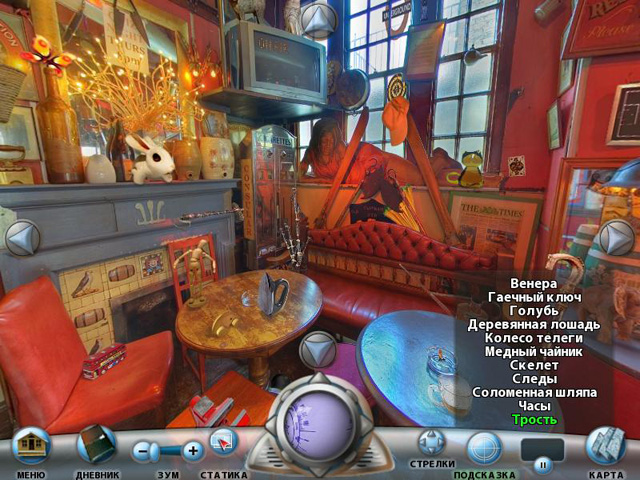Click the up navigation arrow
The image size is (640, 480).
point(319,20)
